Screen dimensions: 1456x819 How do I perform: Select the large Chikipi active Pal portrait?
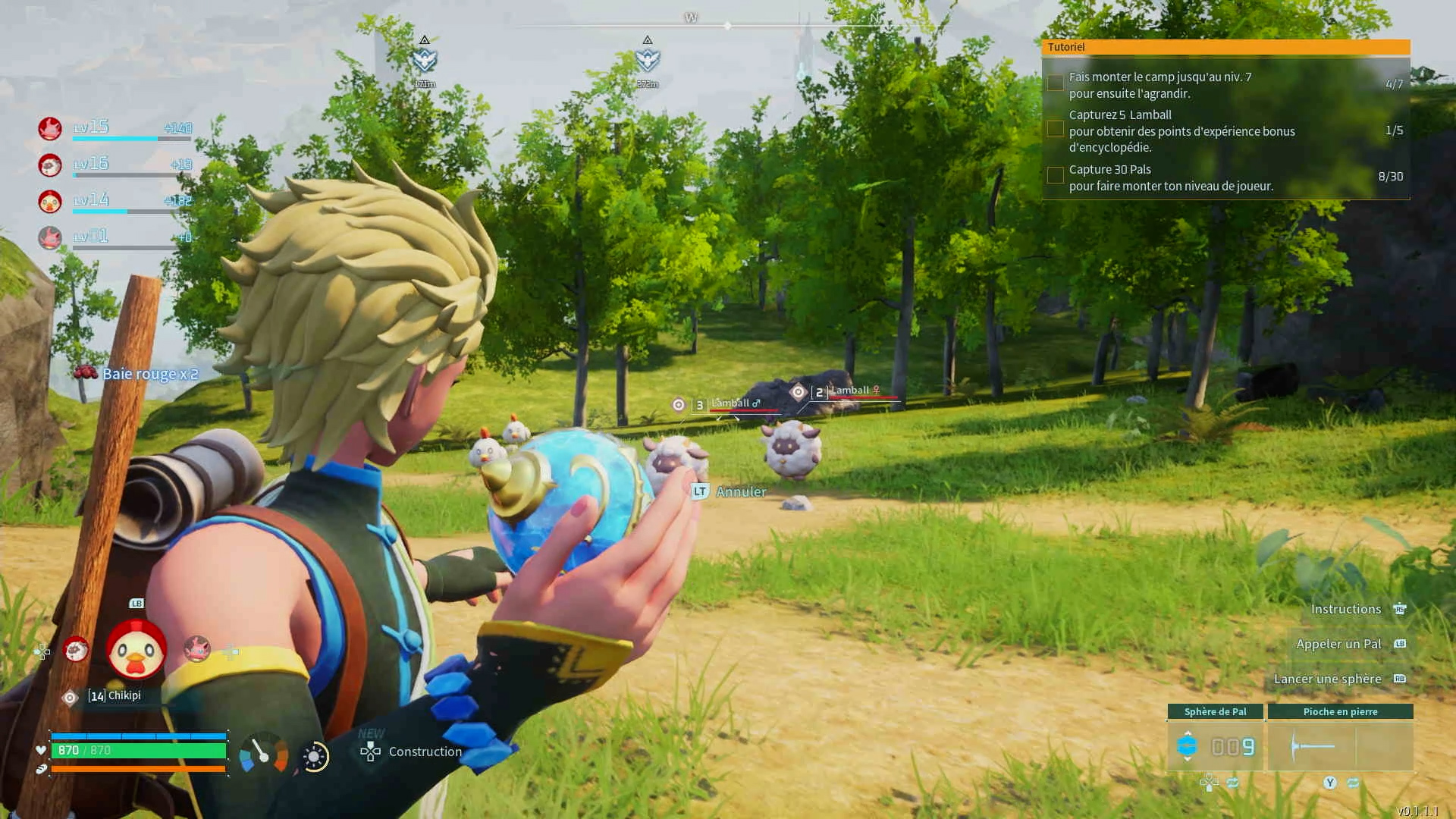click(x=136, y=650)
